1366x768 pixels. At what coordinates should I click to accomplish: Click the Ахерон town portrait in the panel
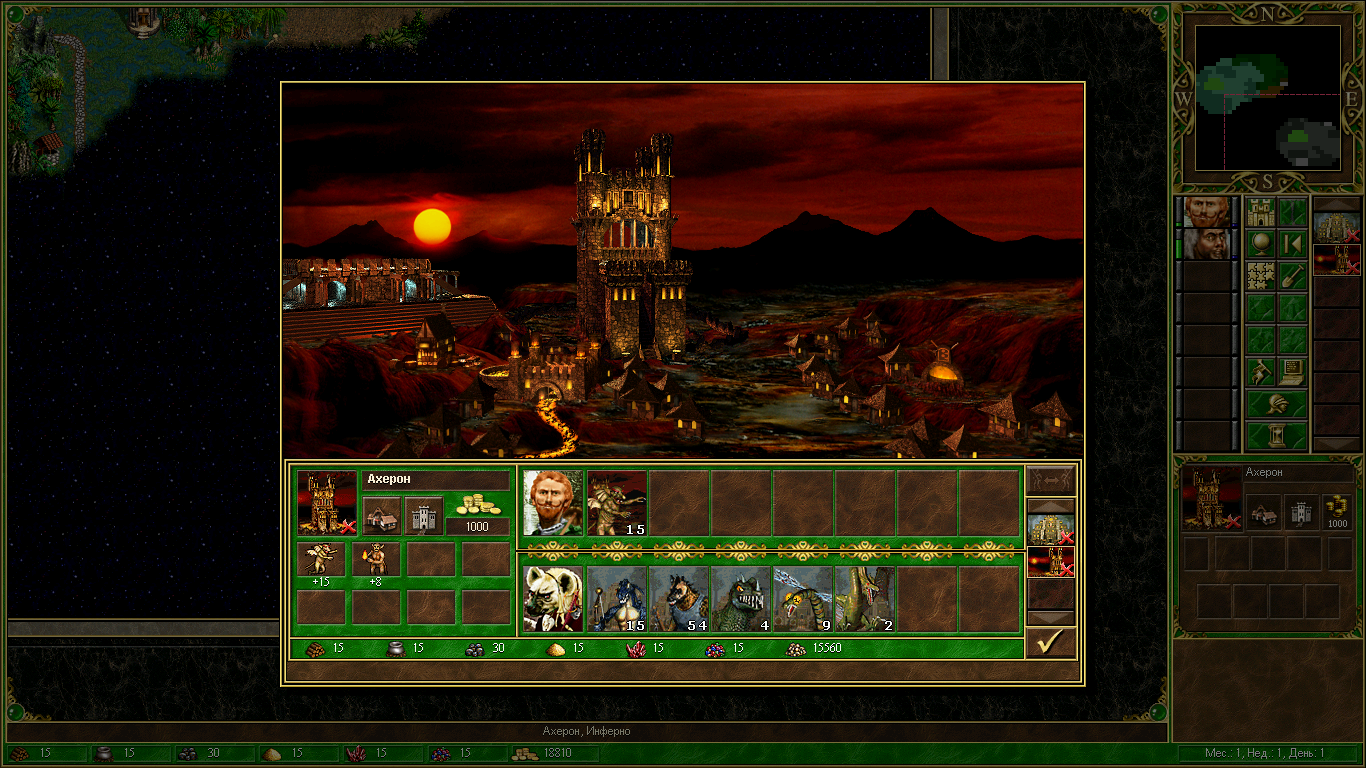coord(327,502)
